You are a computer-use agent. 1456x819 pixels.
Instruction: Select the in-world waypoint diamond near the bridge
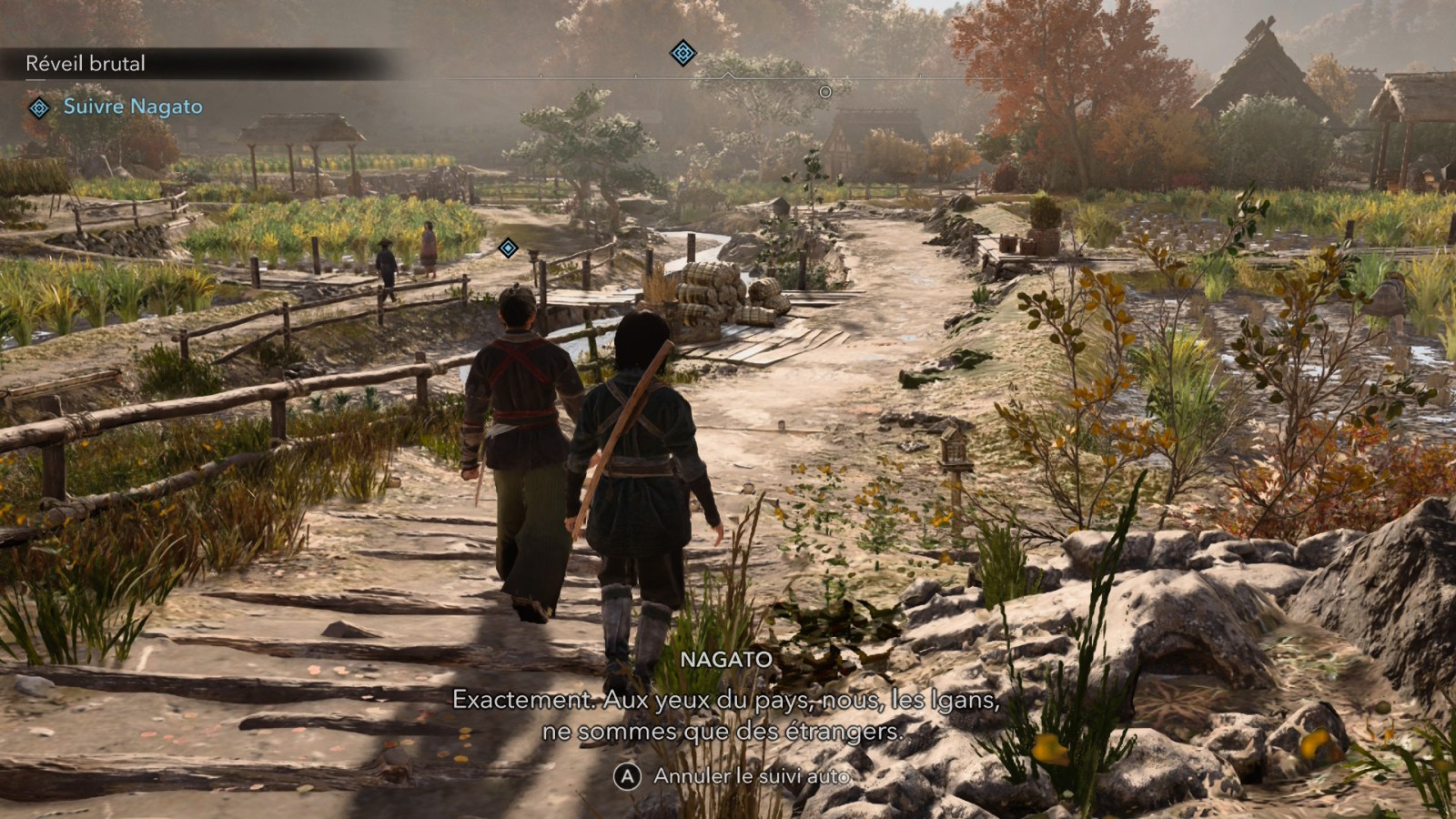[509, 247]
